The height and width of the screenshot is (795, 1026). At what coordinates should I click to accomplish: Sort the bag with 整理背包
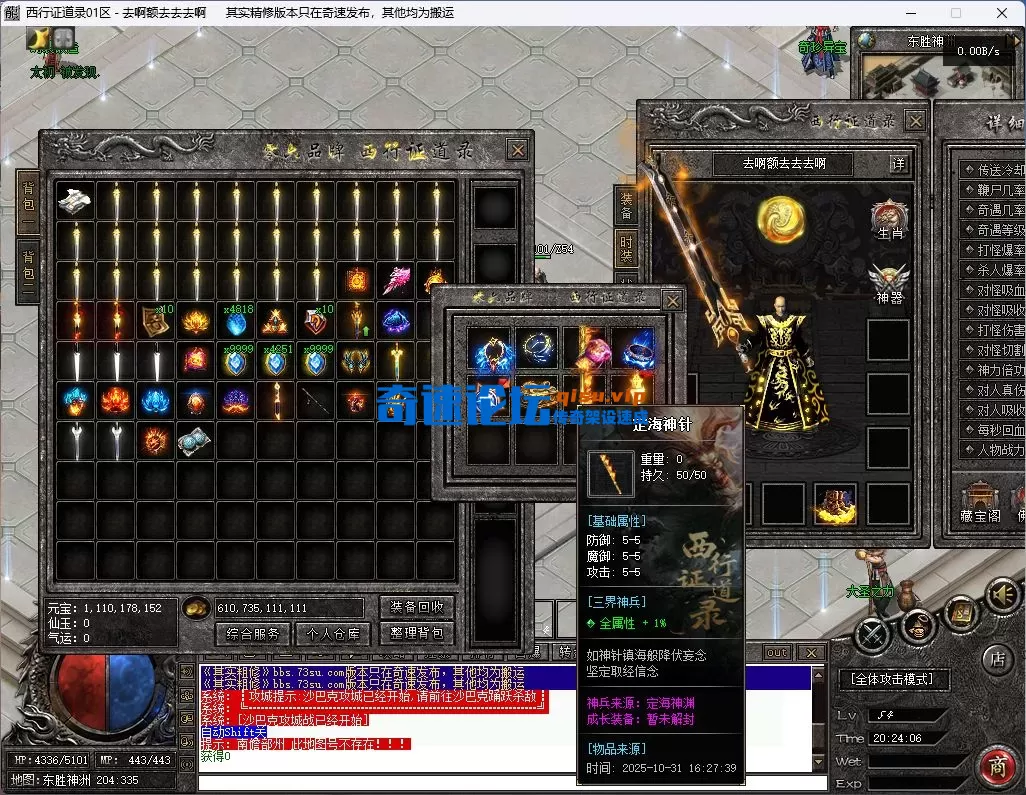(x=417, y=633)
